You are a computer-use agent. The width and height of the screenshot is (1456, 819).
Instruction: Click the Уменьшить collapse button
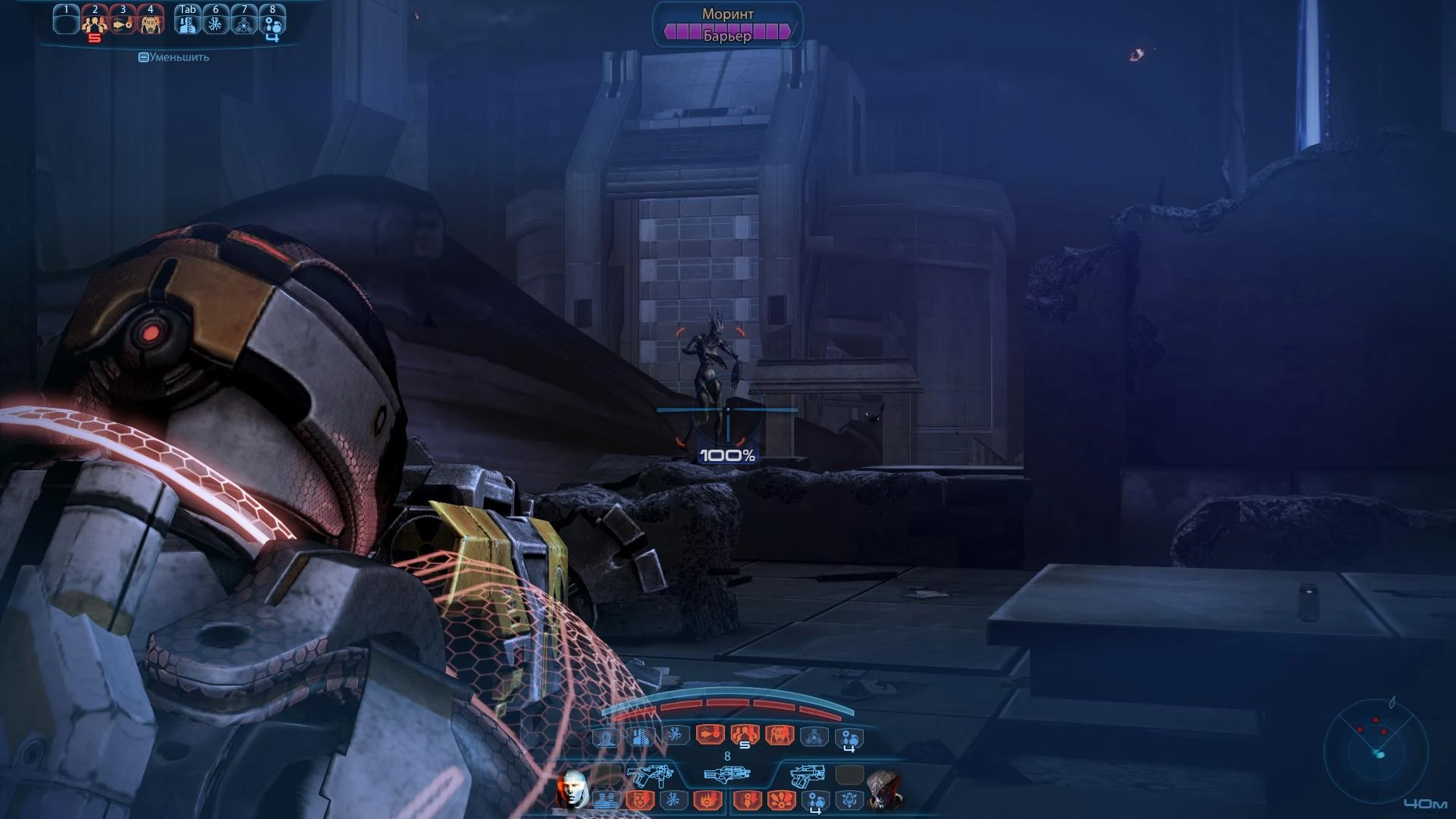point(174,57)
